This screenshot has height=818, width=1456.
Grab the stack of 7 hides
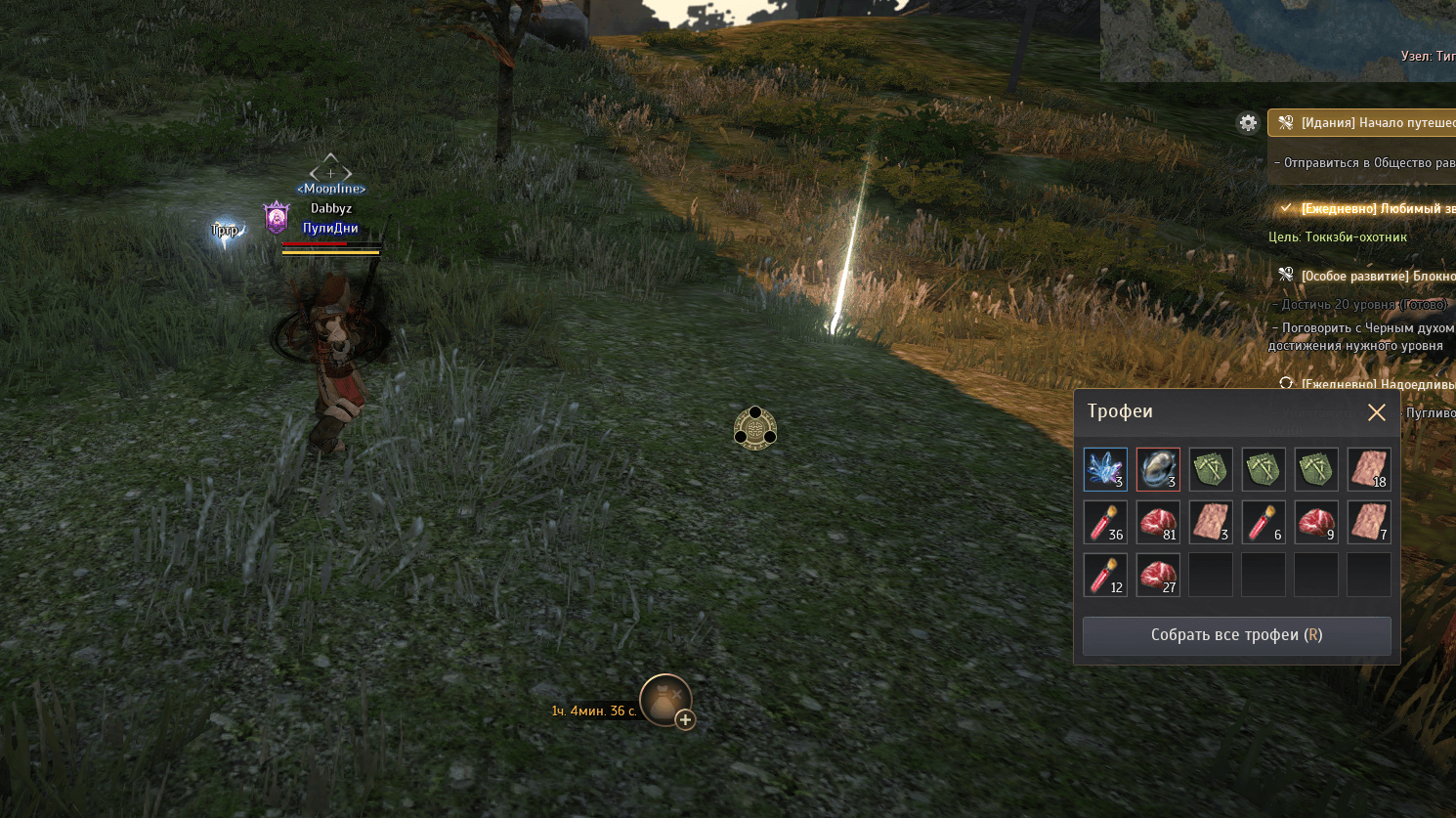click(x=1368, y=522)
